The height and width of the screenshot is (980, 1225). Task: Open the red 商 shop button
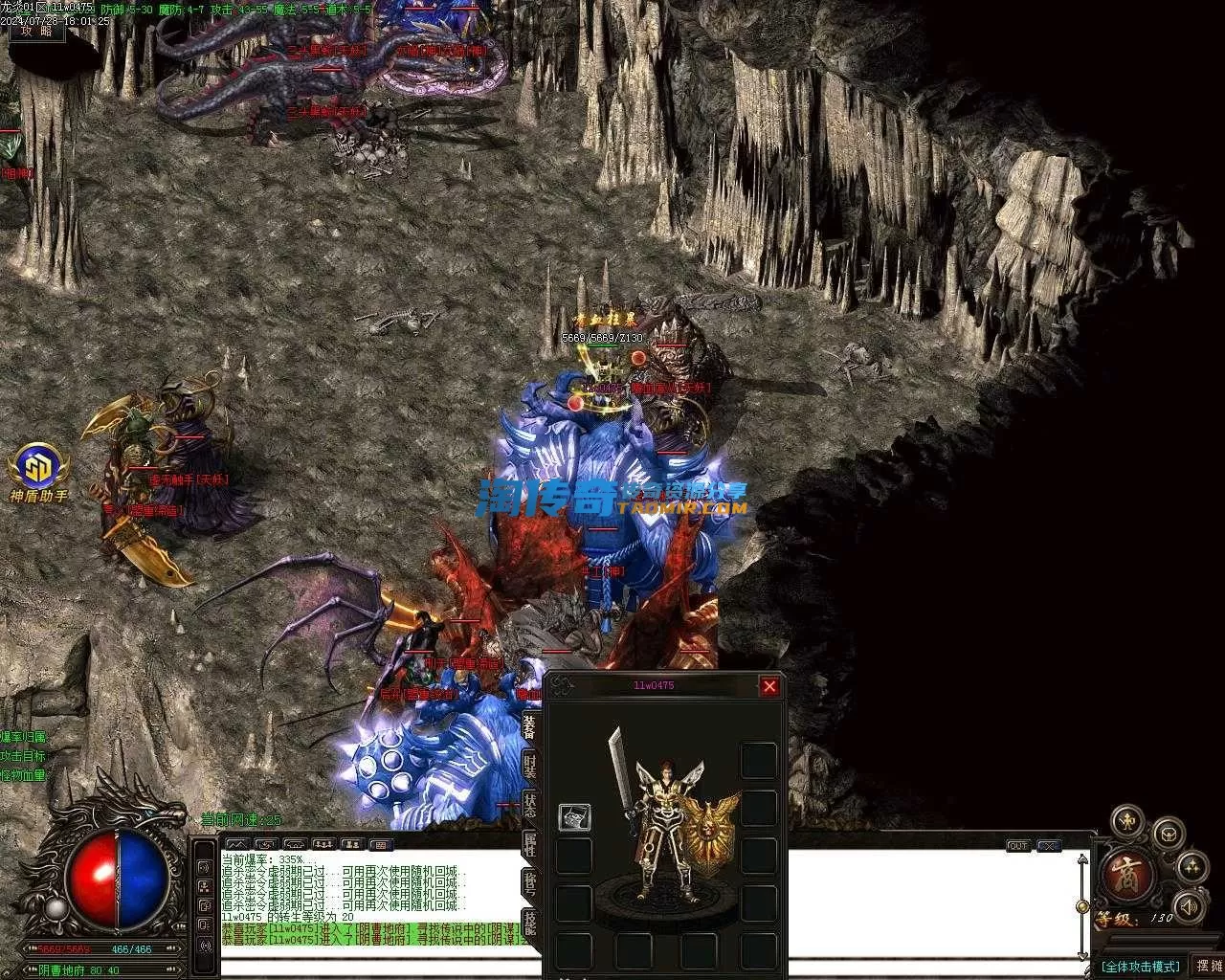1126,878
